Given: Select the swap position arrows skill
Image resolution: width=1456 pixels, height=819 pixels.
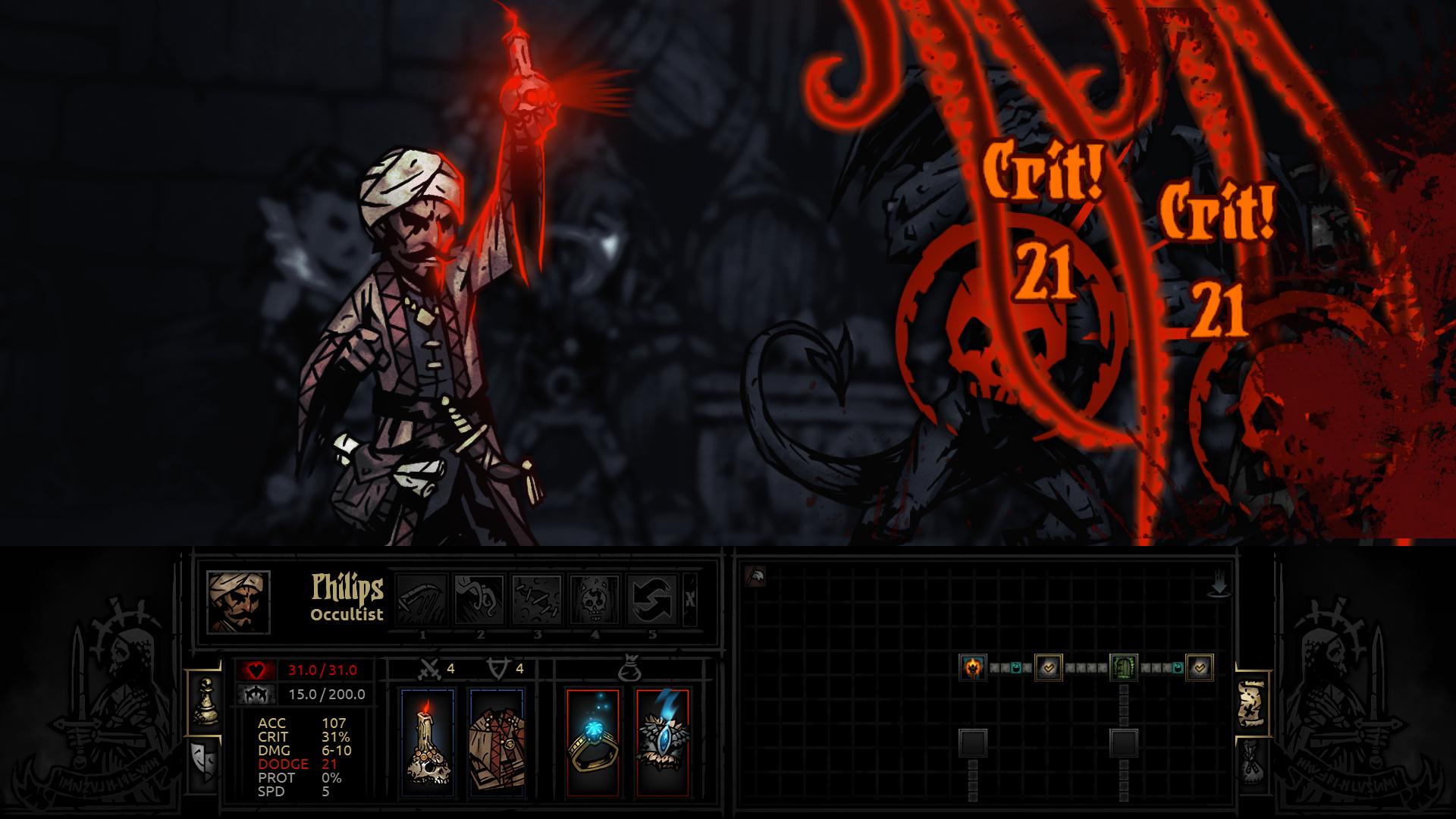Looking at the screenshot, I should [652, 600].
